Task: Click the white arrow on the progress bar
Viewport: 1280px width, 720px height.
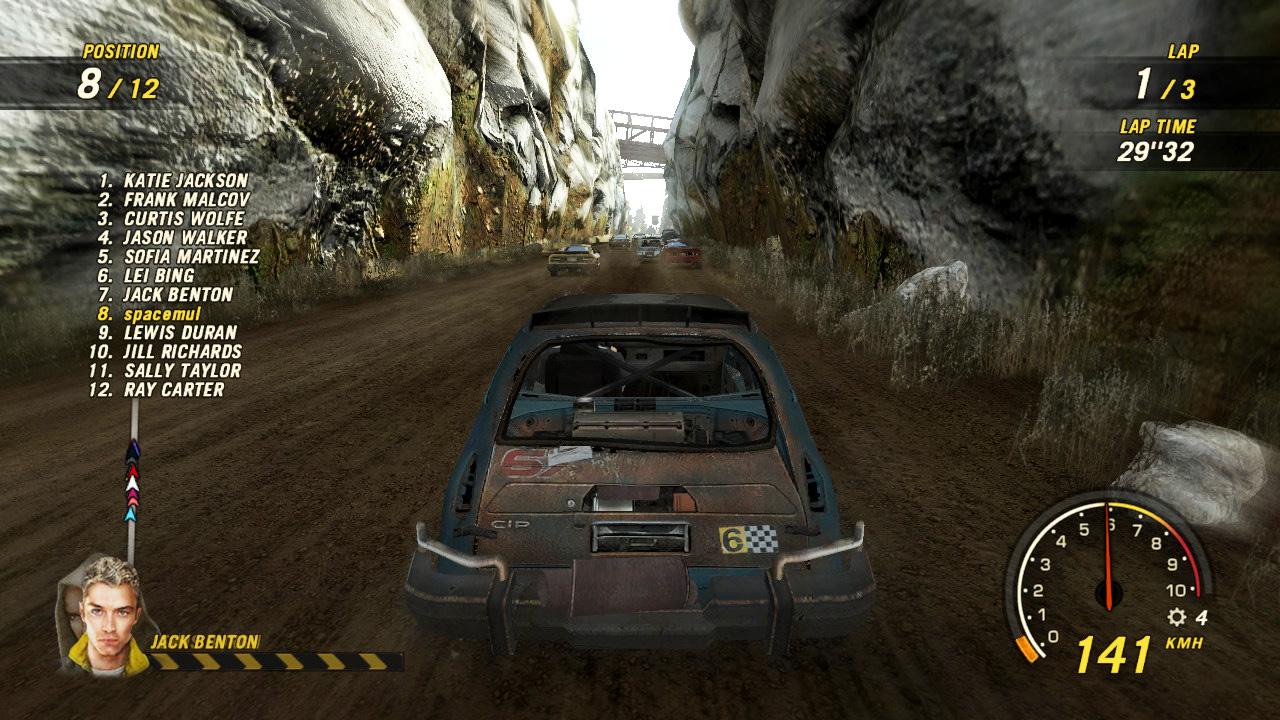Action: pos(131,483)
